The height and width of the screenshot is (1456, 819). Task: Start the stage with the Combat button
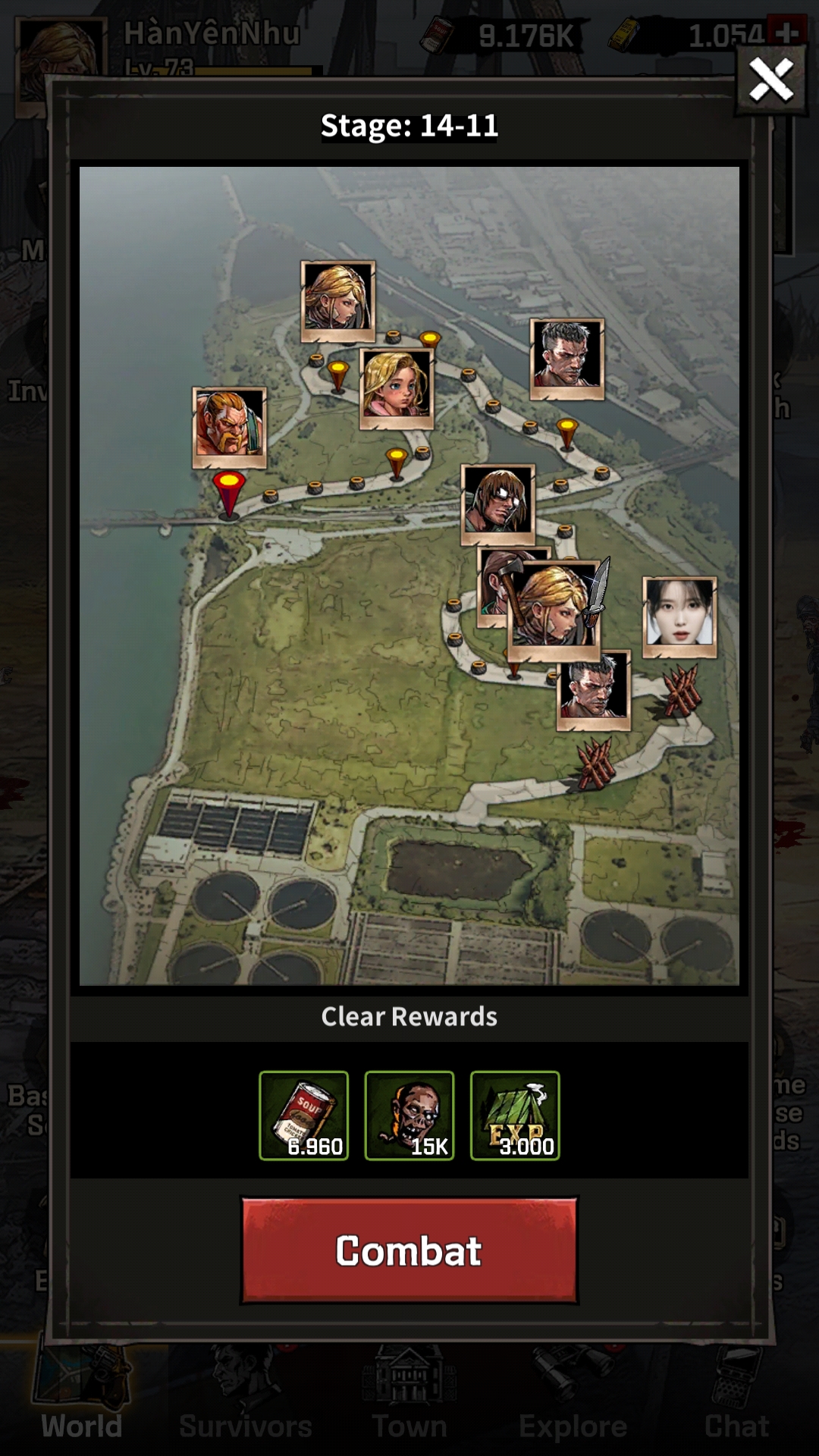tap(409, 1251)
